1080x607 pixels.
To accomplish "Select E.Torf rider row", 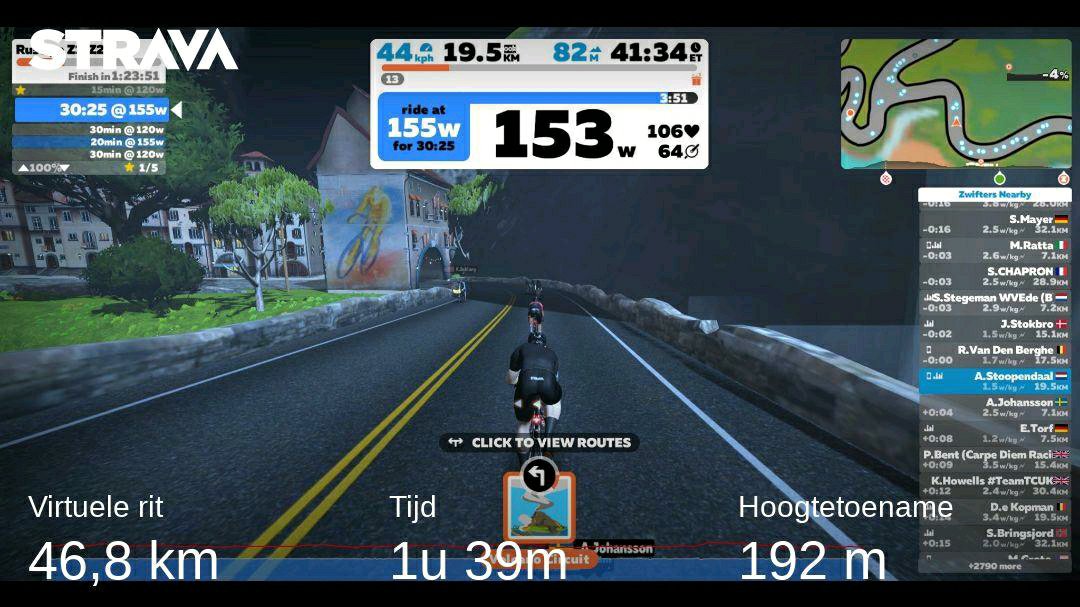I will pos(994,433).
